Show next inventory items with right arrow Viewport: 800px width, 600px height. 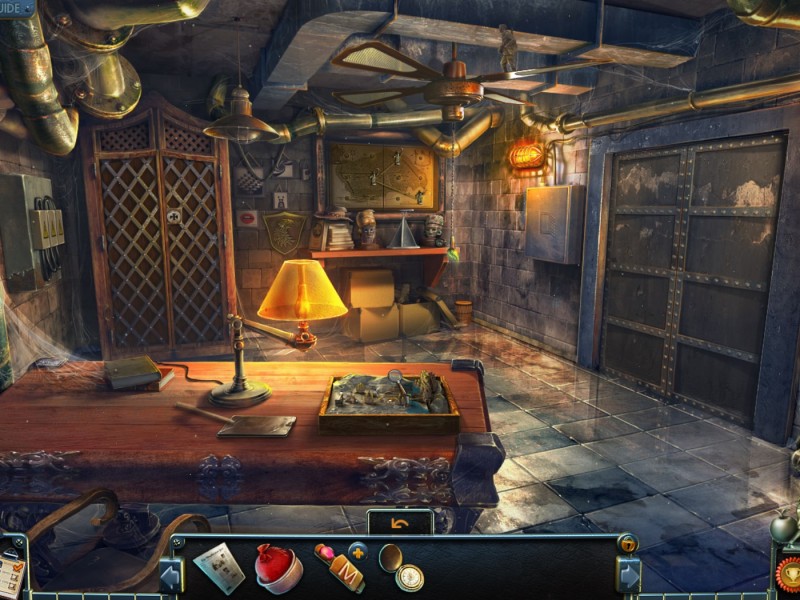[x=629, y=575]
